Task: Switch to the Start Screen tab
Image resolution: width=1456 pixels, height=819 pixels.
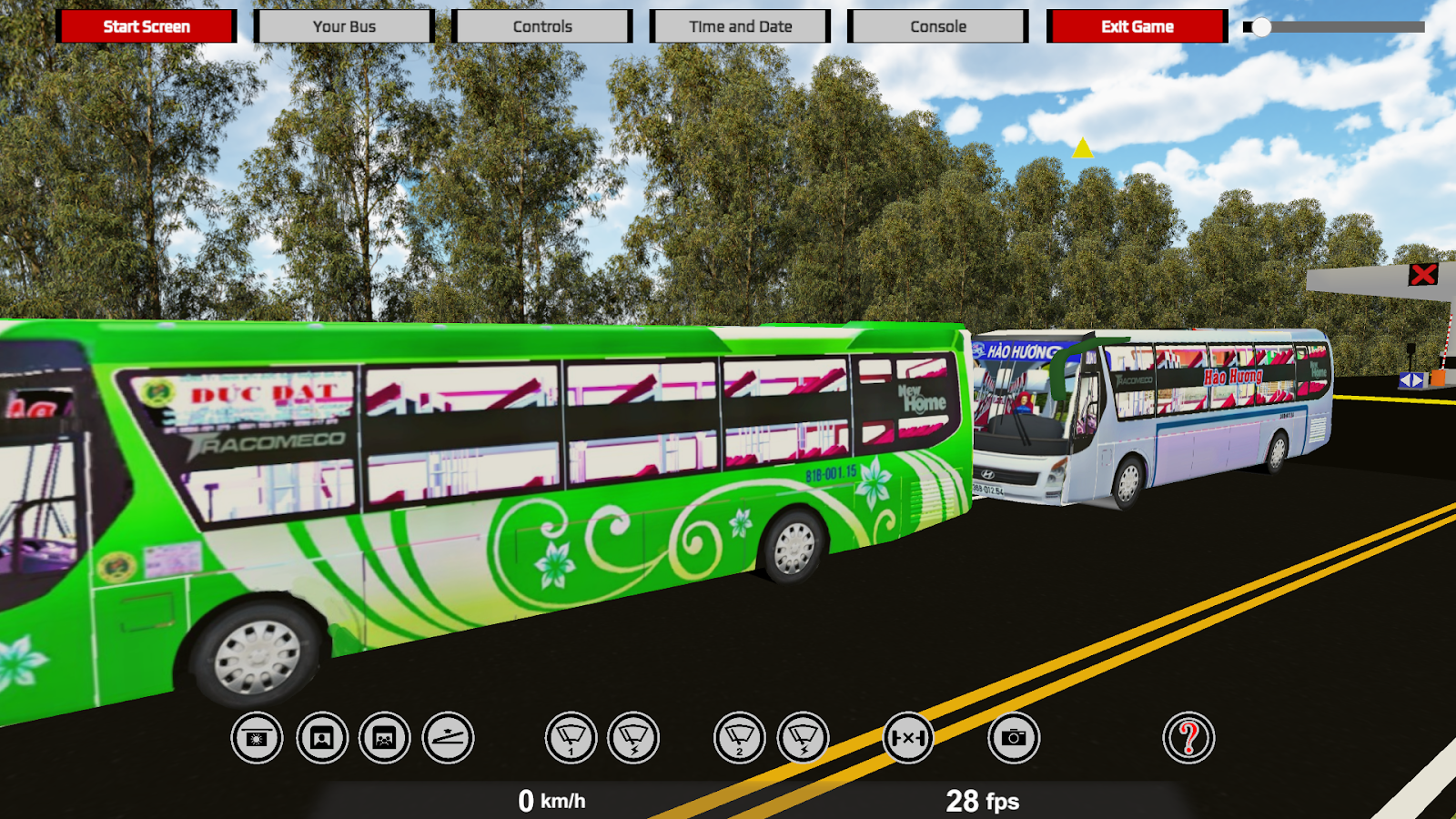Action: click(146, 26)
